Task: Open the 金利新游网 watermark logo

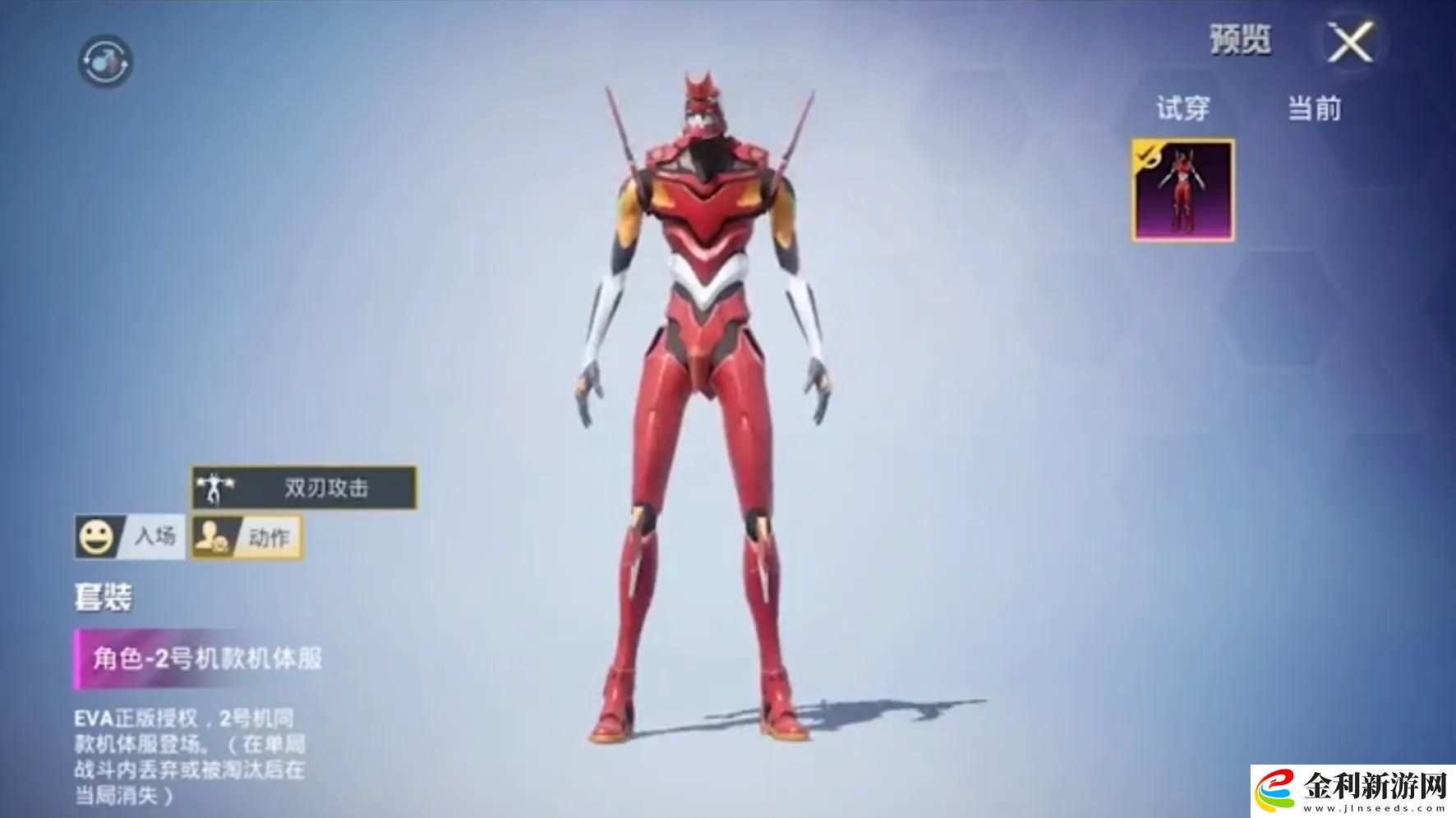Action: (x=1354, y=790)
